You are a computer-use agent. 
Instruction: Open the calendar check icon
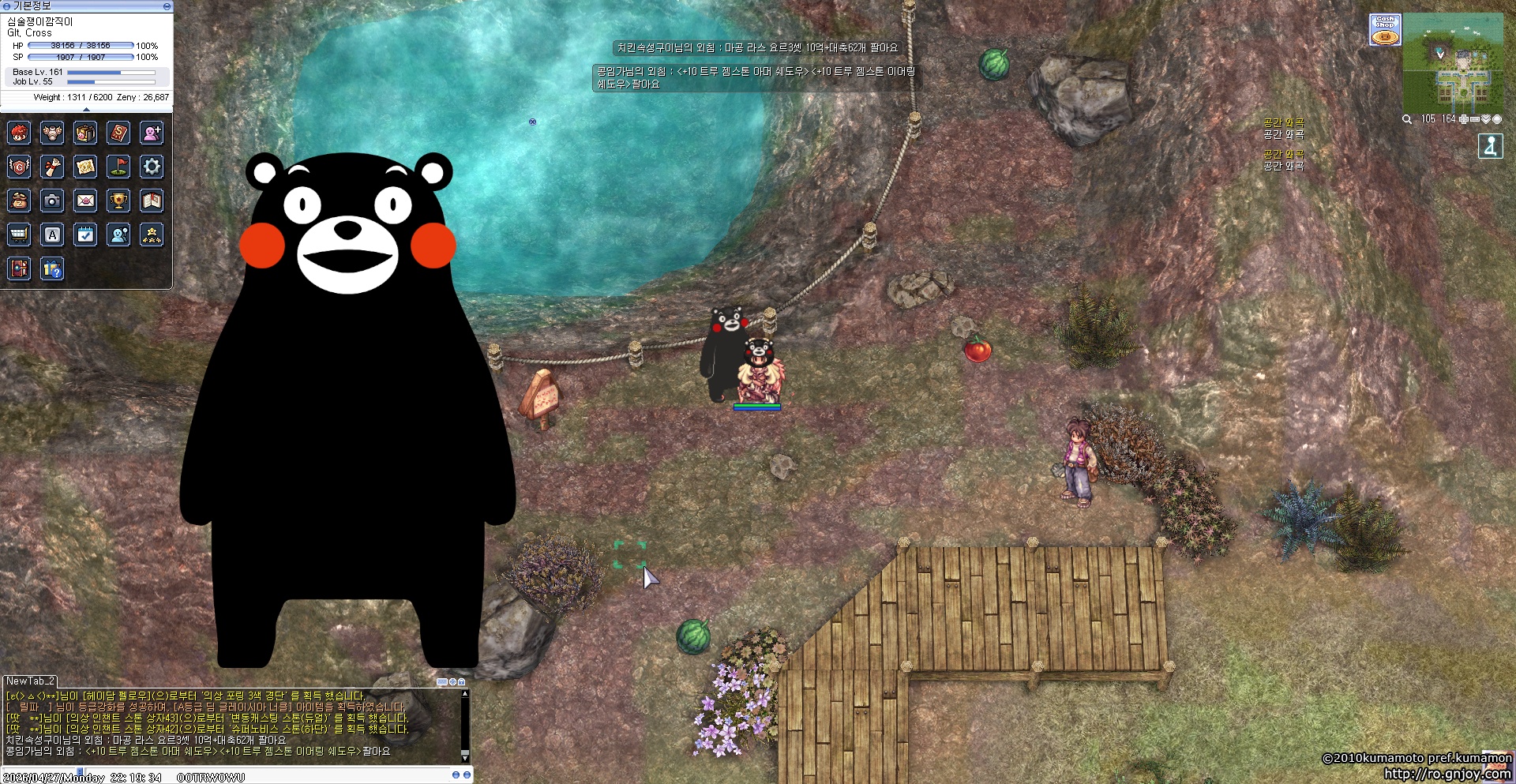tap(85, 234)
